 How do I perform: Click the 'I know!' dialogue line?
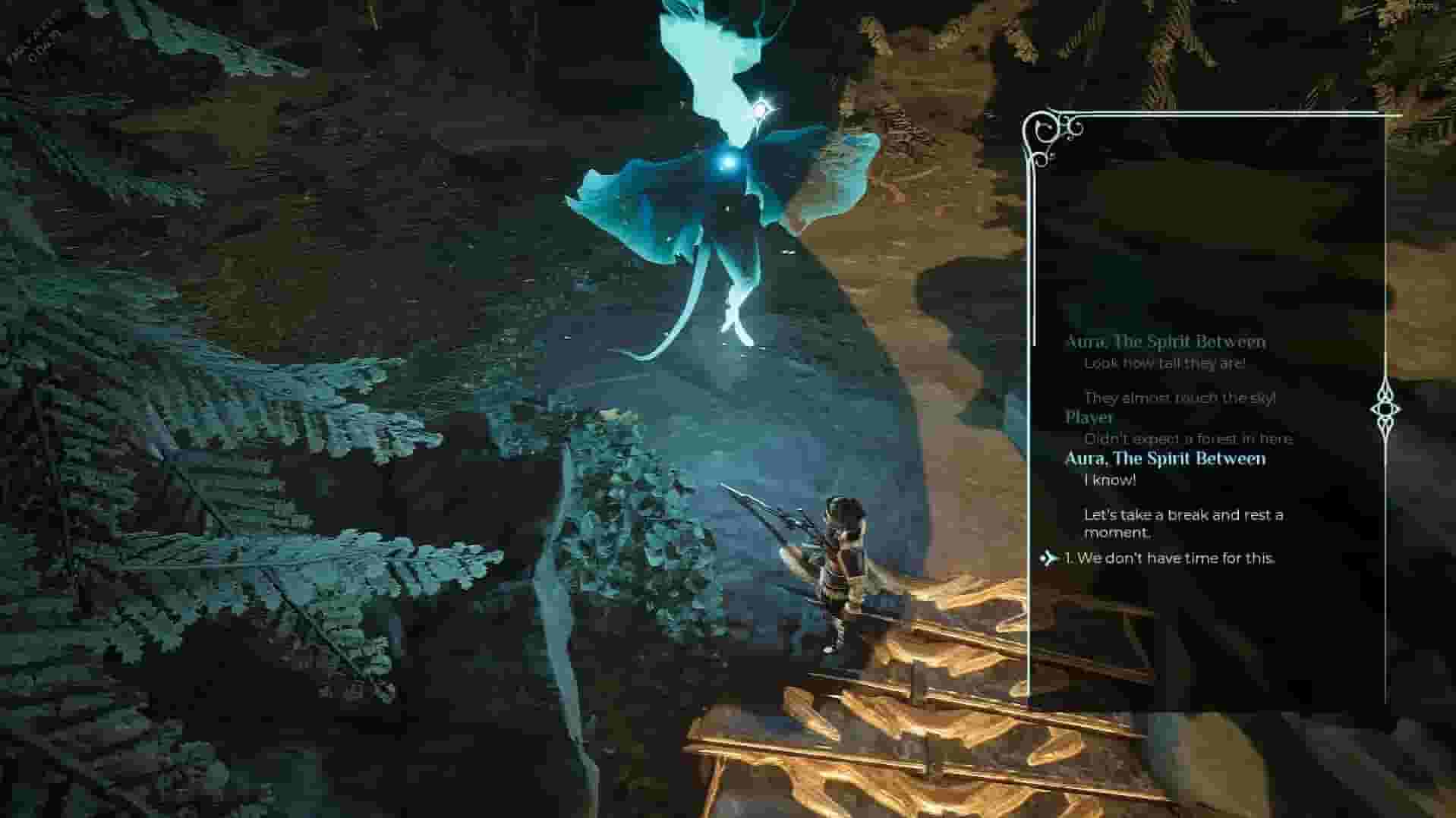click(x=1108, y=480)
